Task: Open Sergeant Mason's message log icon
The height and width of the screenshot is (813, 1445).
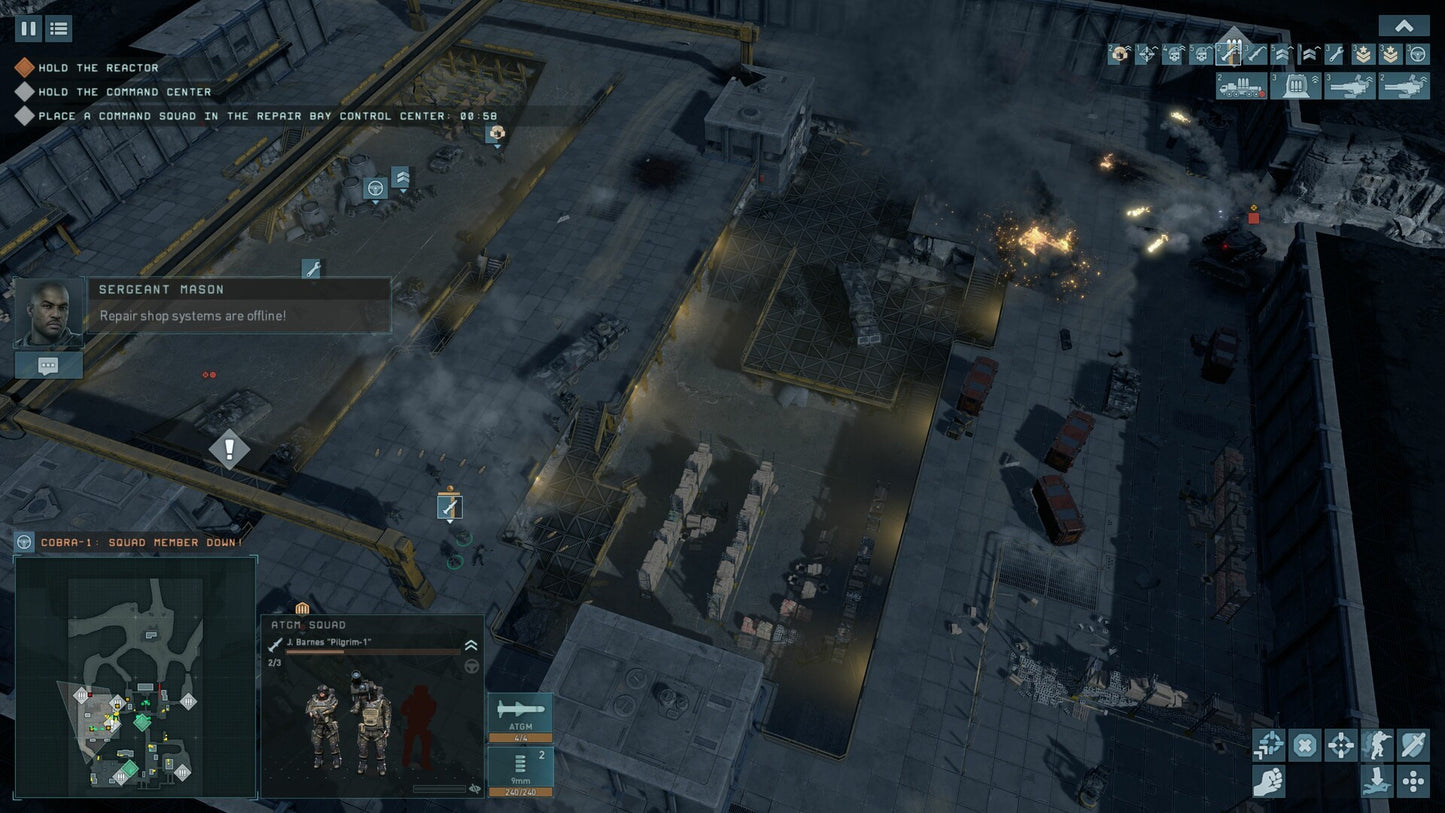Action: (47, 364)
